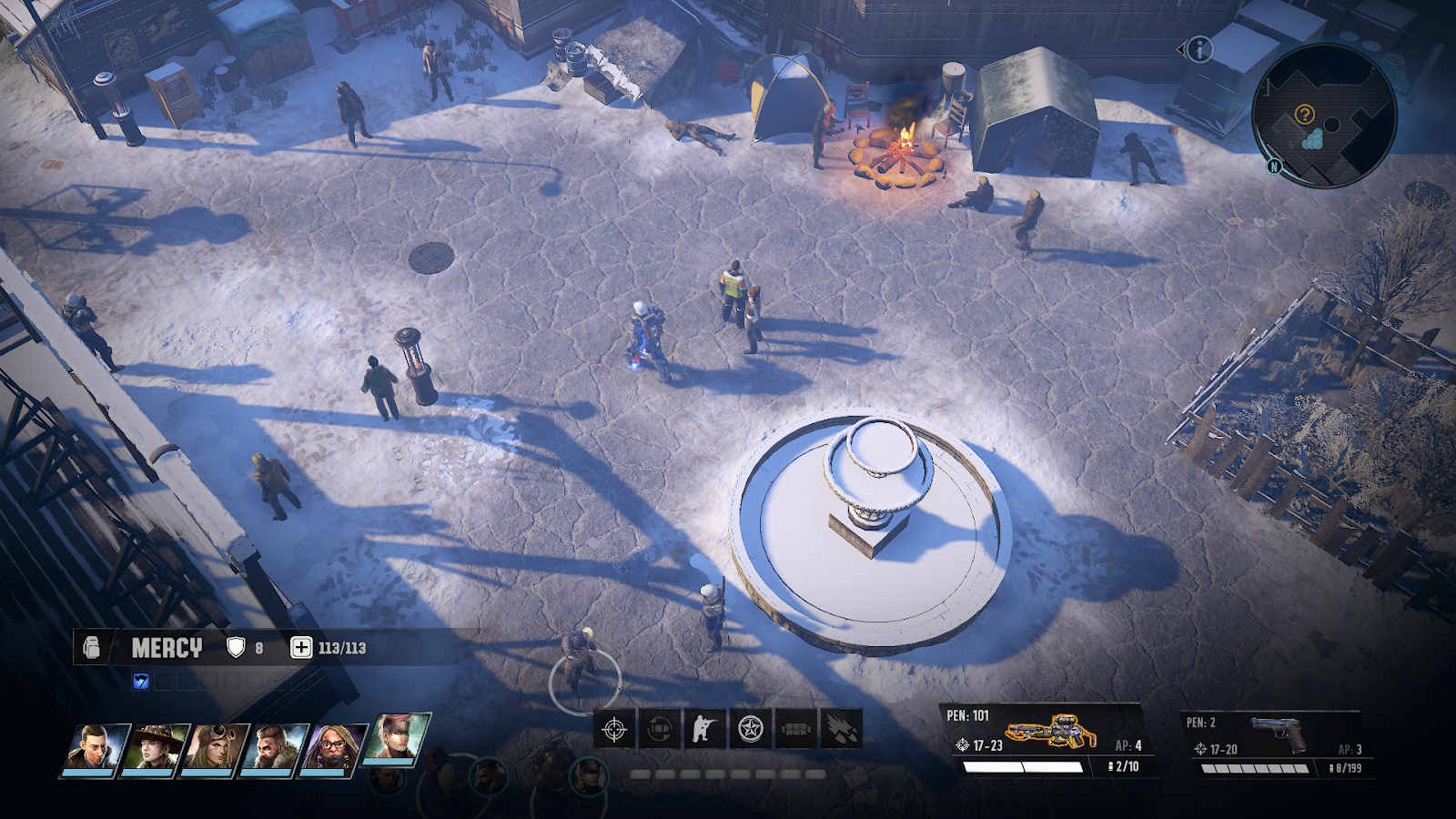Pick the glasses-wearing woman's portrait
The height and width of the screenshot is (819, 1456).
pyautogui.click(x=334, y=750)
